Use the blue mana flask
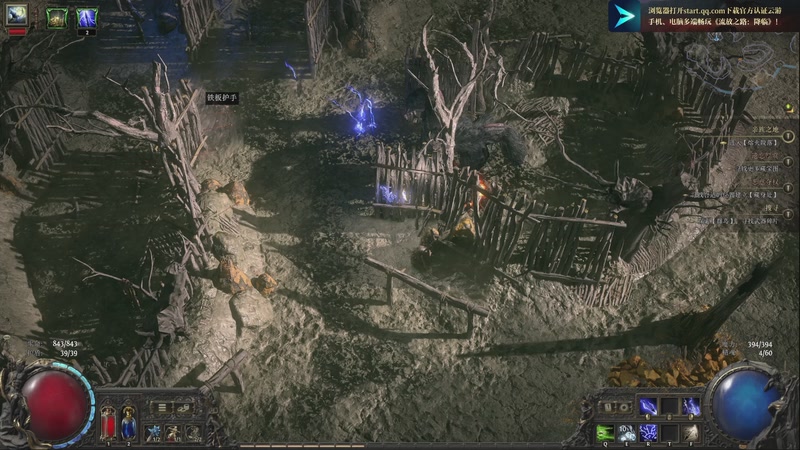Viewport: 800px width, 450px height. coord(128,423)
